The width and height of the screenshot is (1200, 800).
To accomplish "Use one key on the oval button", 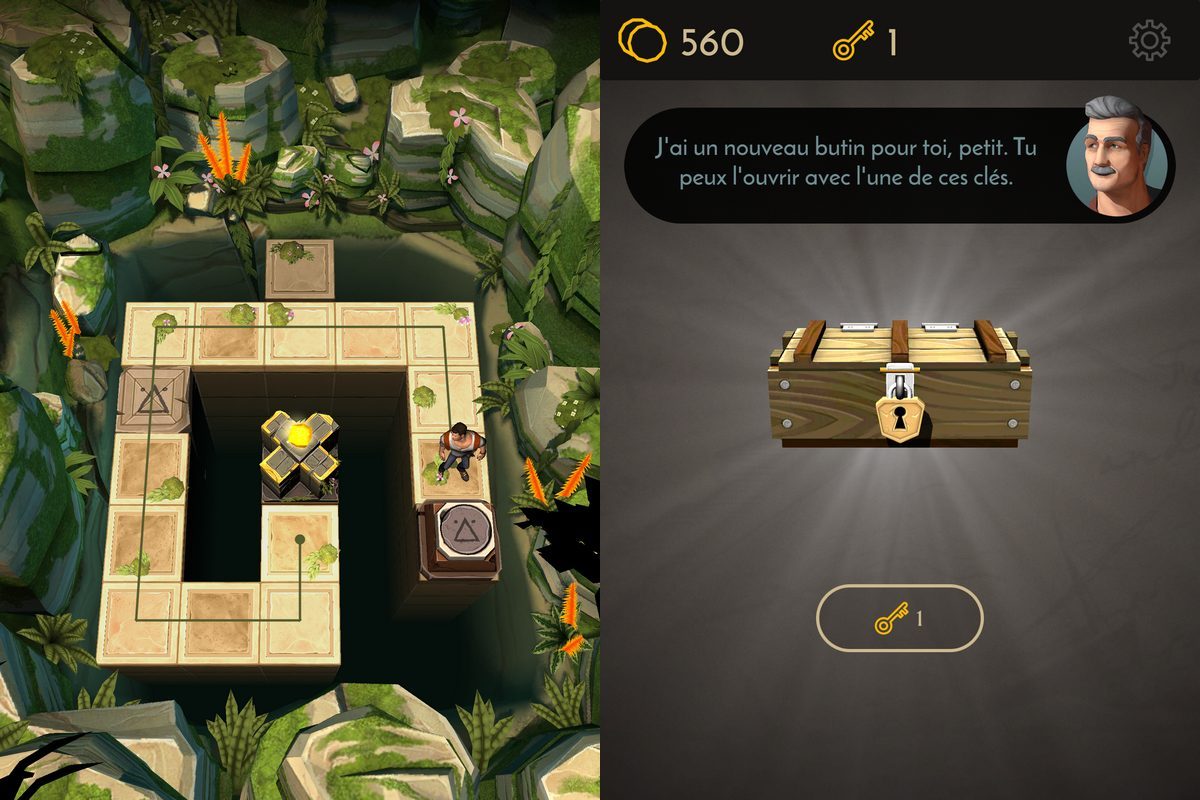I will pyautogui.click(x=900, y=619).
